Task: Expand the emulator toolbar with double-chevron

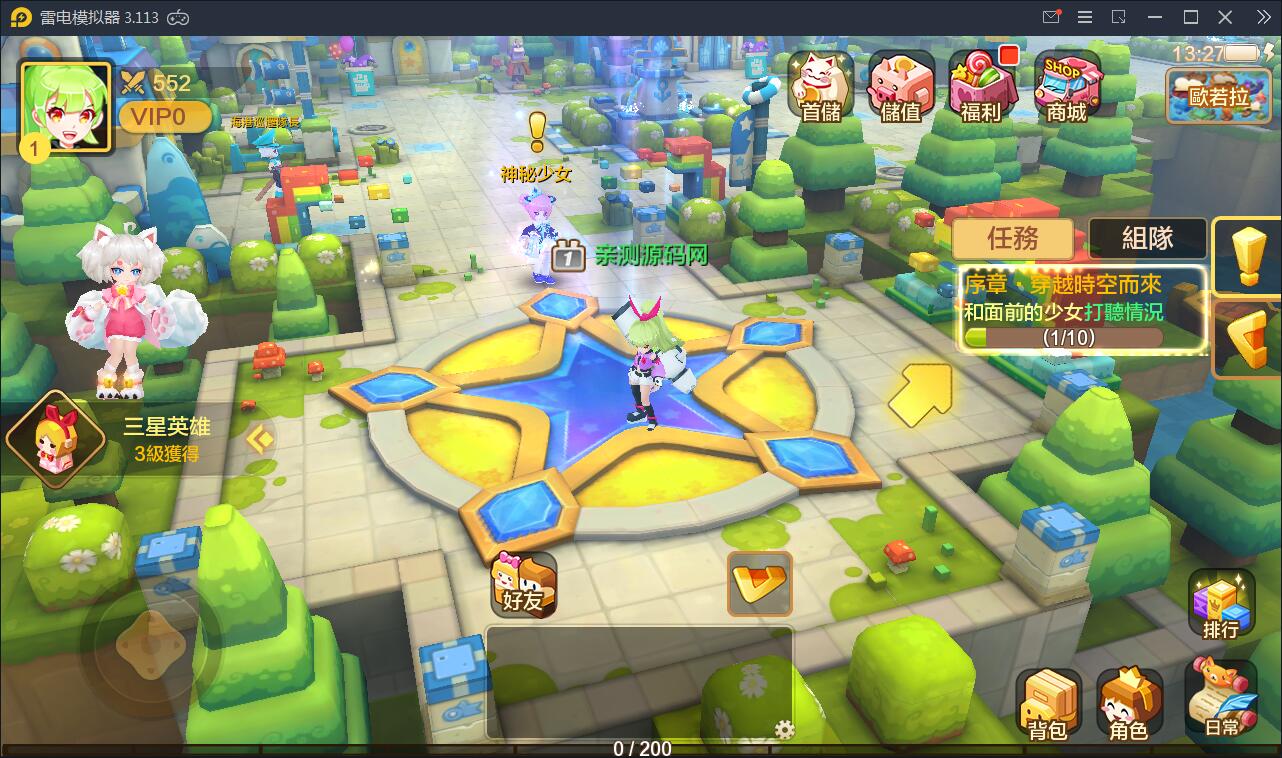Action: click(1264, 17)
